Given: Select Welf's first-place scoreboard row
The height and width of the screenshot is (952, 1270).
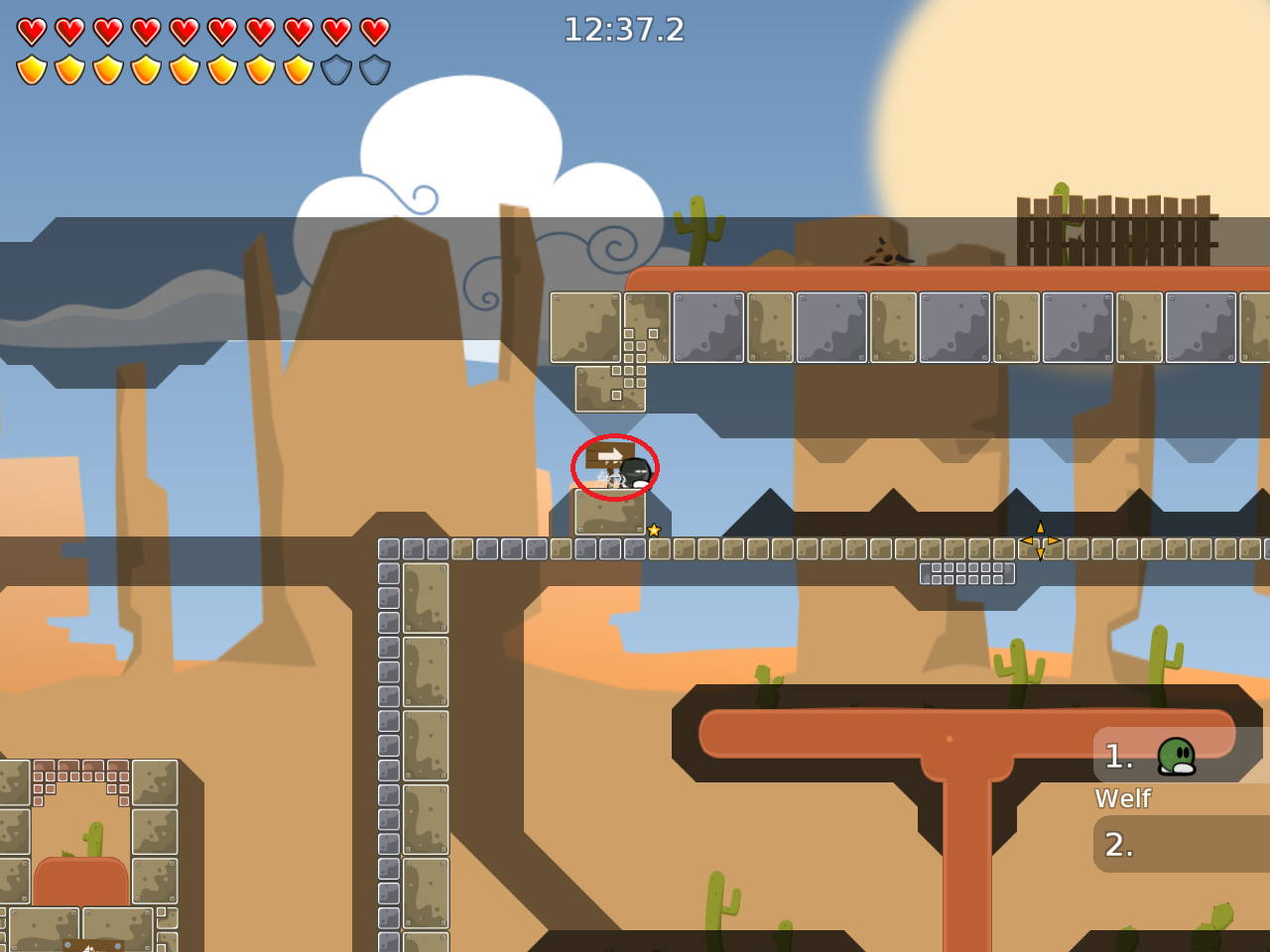Looking at the screenshot, I should click(1181, 756).
